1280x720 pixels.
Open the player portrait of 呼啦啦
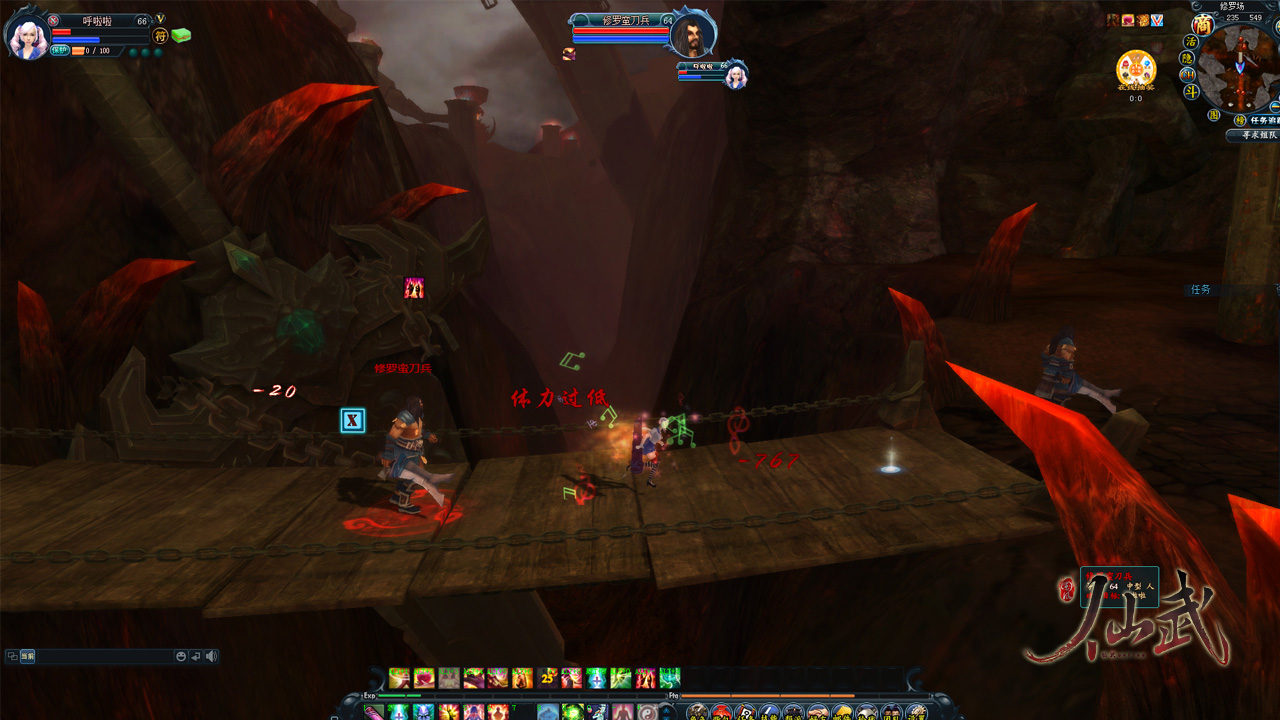[x=27, y=36]
